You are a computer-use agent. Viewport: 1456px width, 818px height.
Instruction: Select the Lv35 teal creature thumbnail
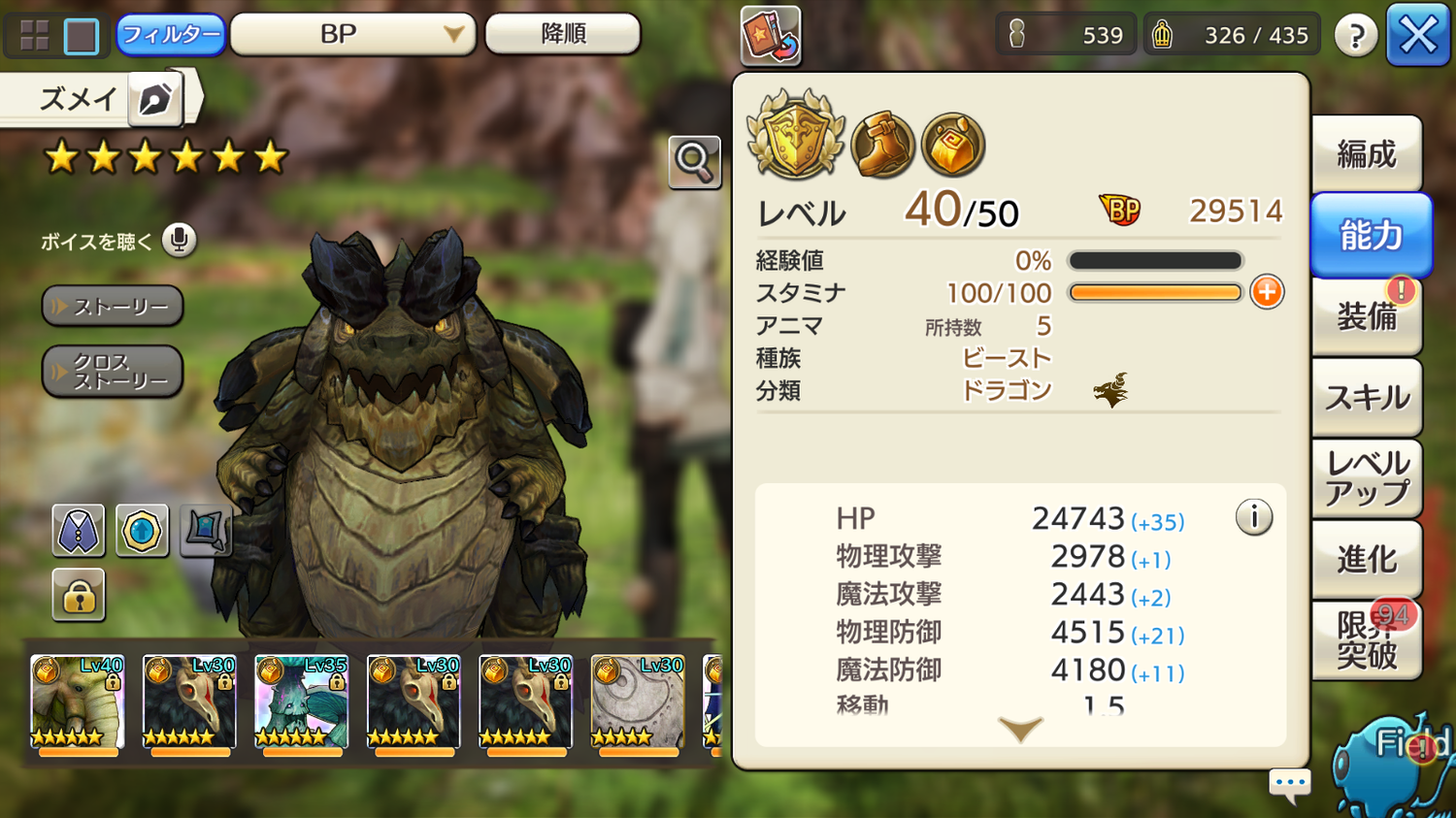click(x=301, y=702)
